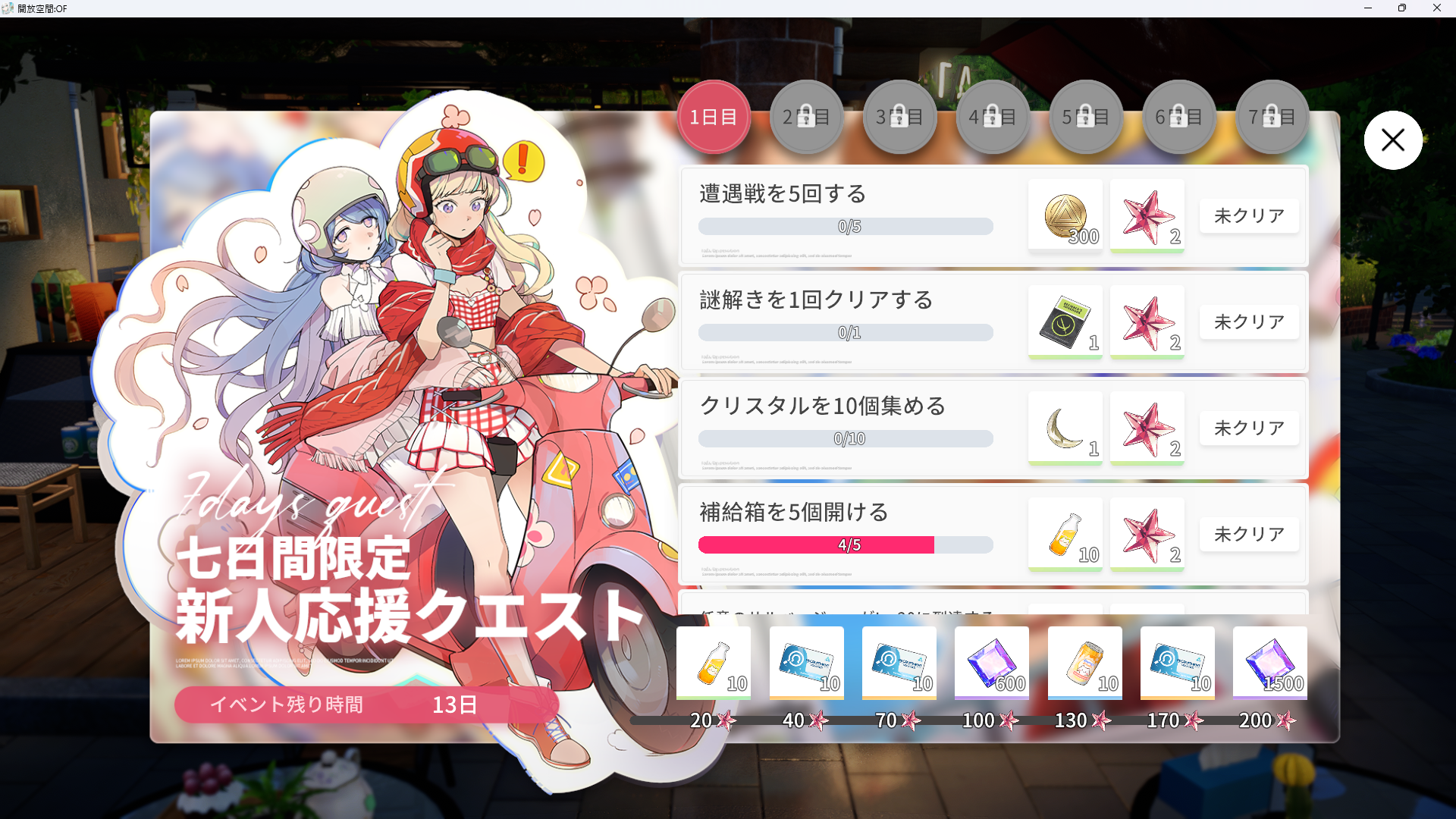The height and width of the screenshot is (819, 1456).
Task: Click the 300 gold coin reward icon
Action: (x=1065, y=215)
